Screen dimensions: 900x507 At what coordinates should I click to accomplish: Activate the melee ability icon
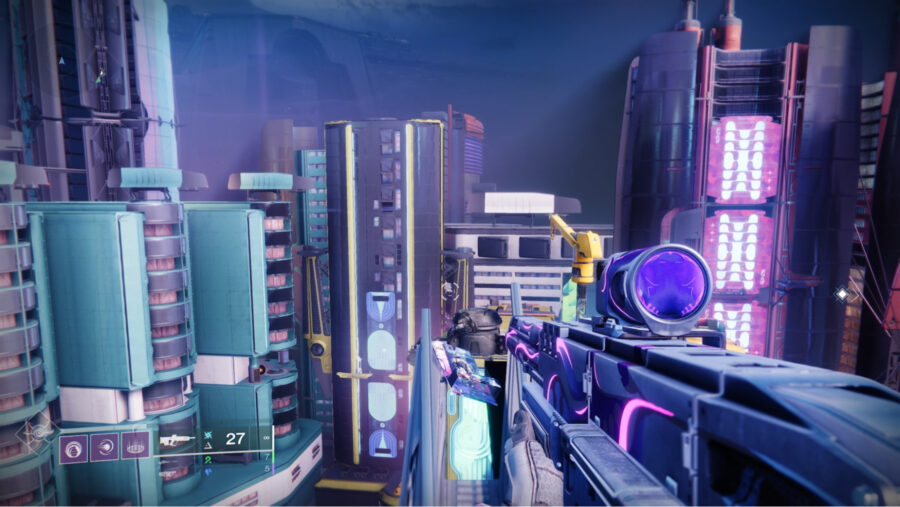tap(104, 446)
